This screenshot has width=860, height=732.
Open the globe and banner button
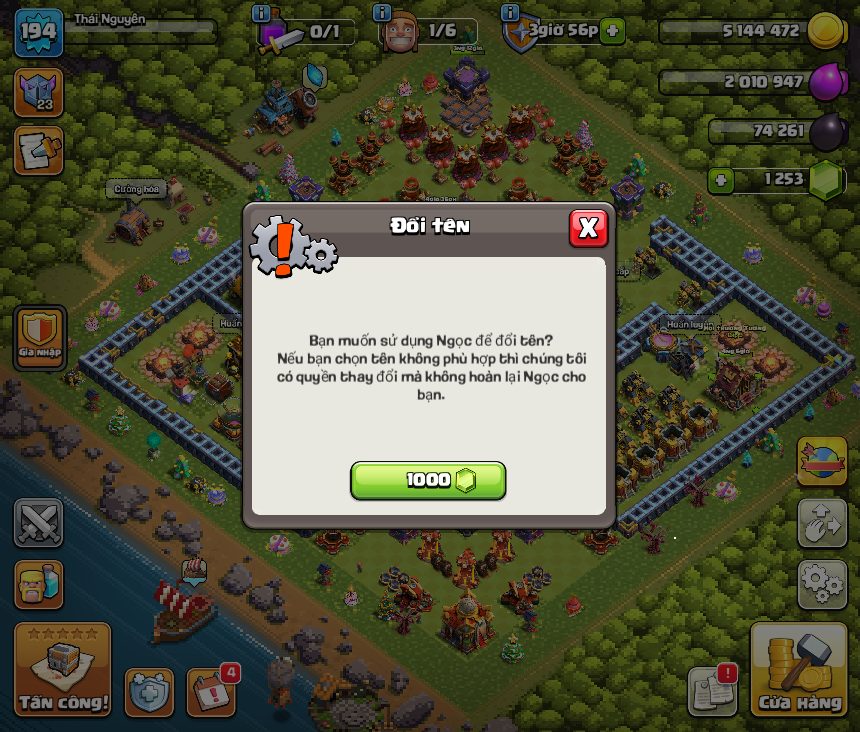[822, 461]
